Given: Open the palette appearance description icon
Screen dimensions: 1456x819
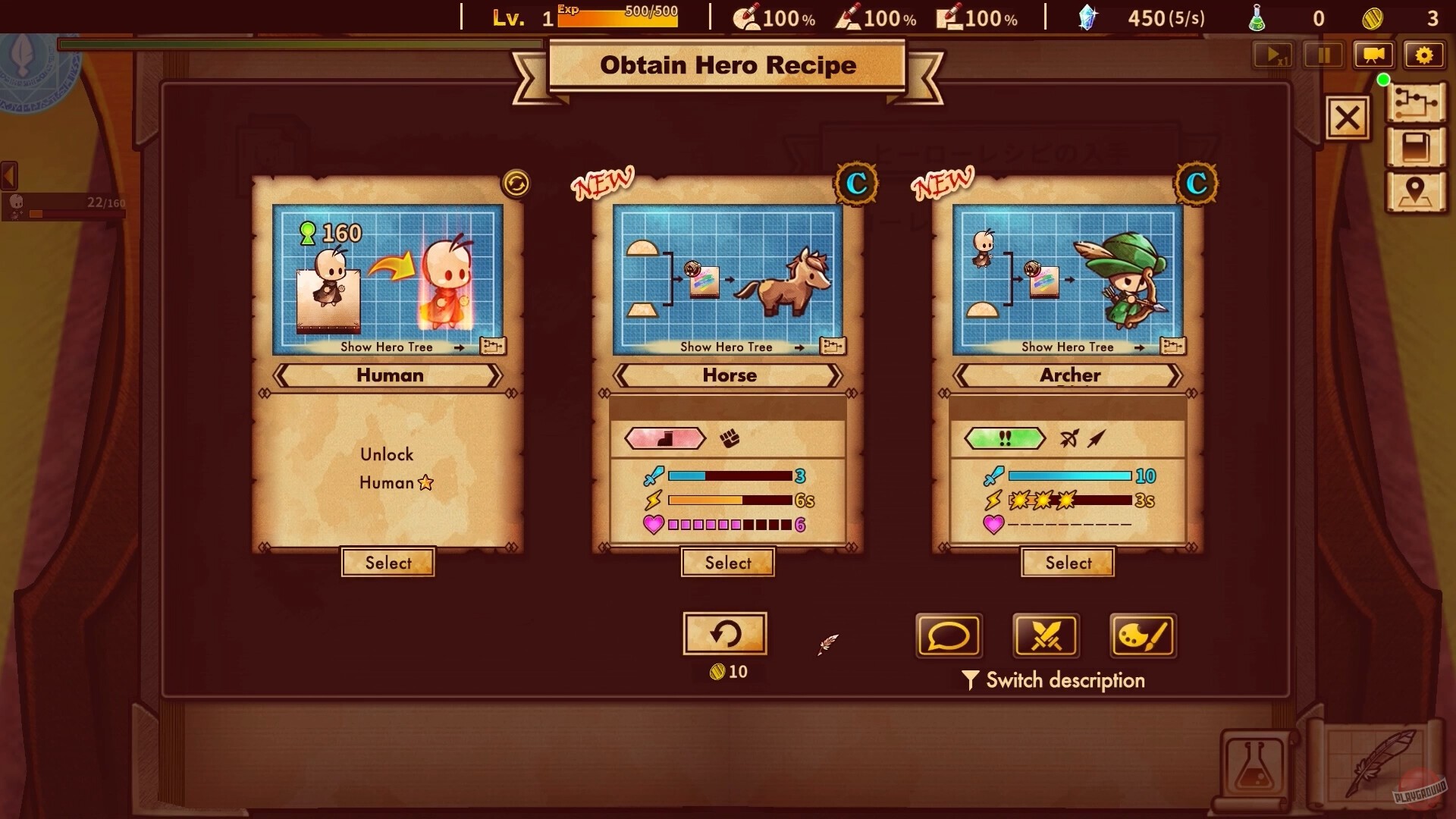Looking at the screenshot, I should coord(1142,636).
